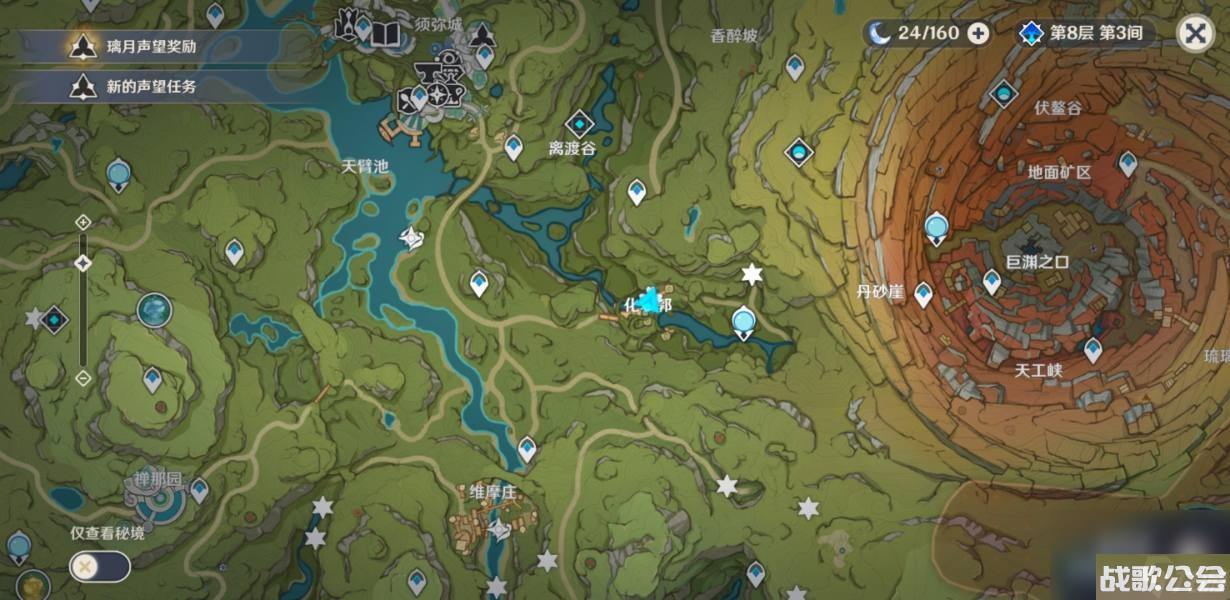The image size is (1230, 600).
Task: Toggle the domains-only view switch
Action: coord(99,567)
